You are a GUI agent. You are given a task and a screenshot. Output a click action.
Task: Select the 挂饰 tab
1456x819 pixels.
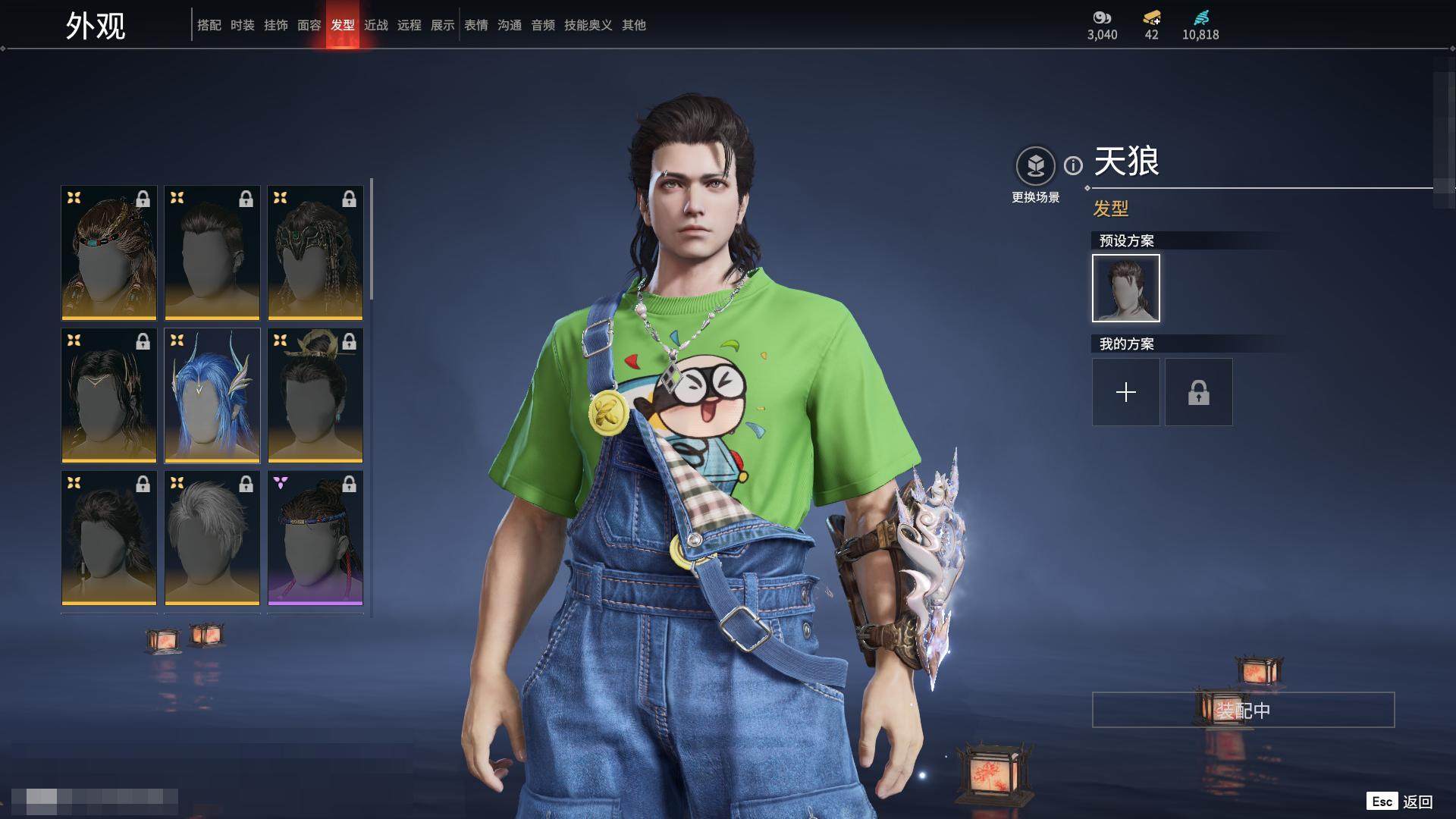click(275, 25)
